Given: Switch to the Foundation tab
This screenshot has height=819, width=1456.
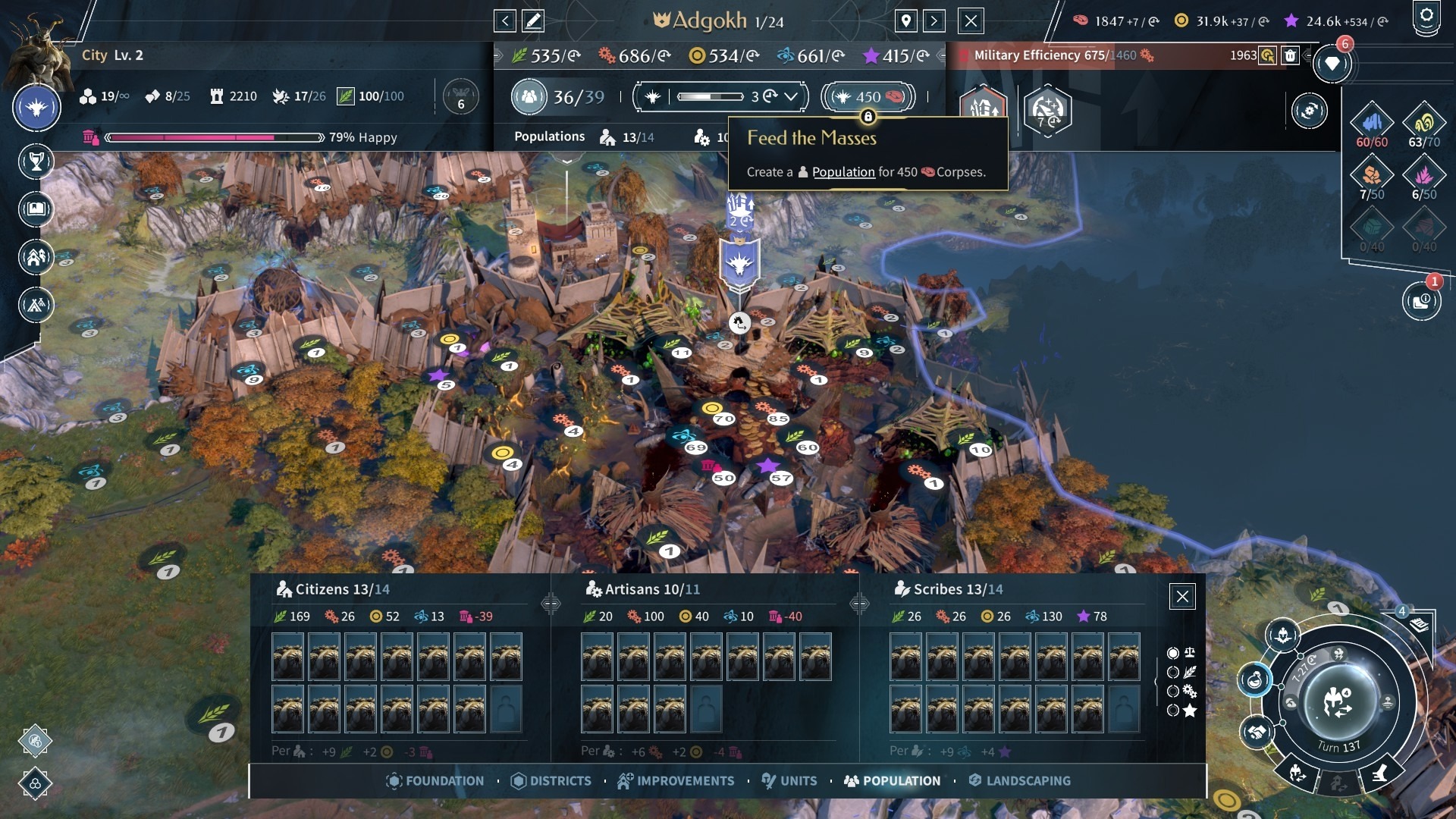Looking at the screenshot, I should click(435, 780).
